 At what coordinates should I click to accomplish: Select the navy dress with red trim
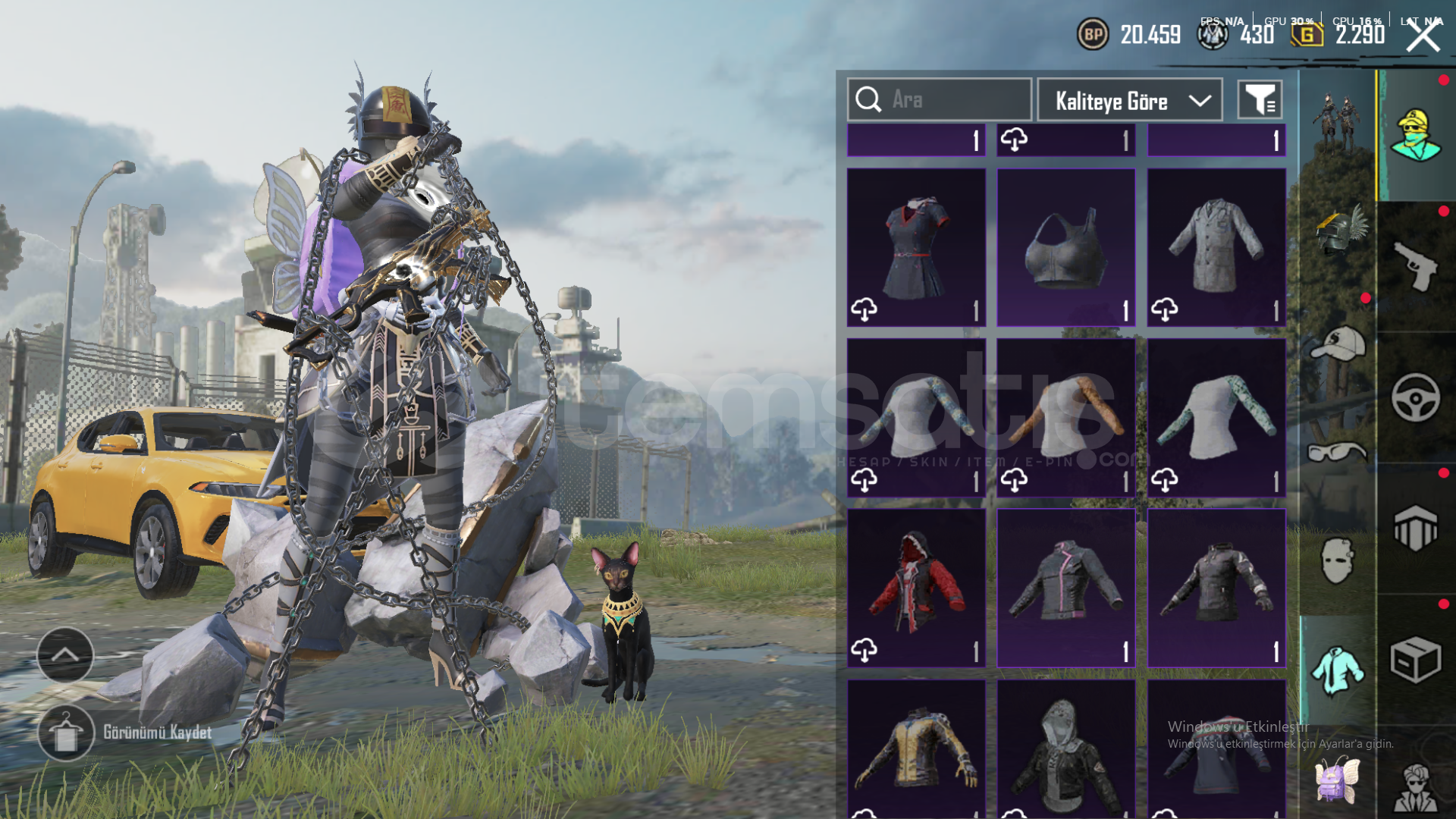click(x=916, y=247)
